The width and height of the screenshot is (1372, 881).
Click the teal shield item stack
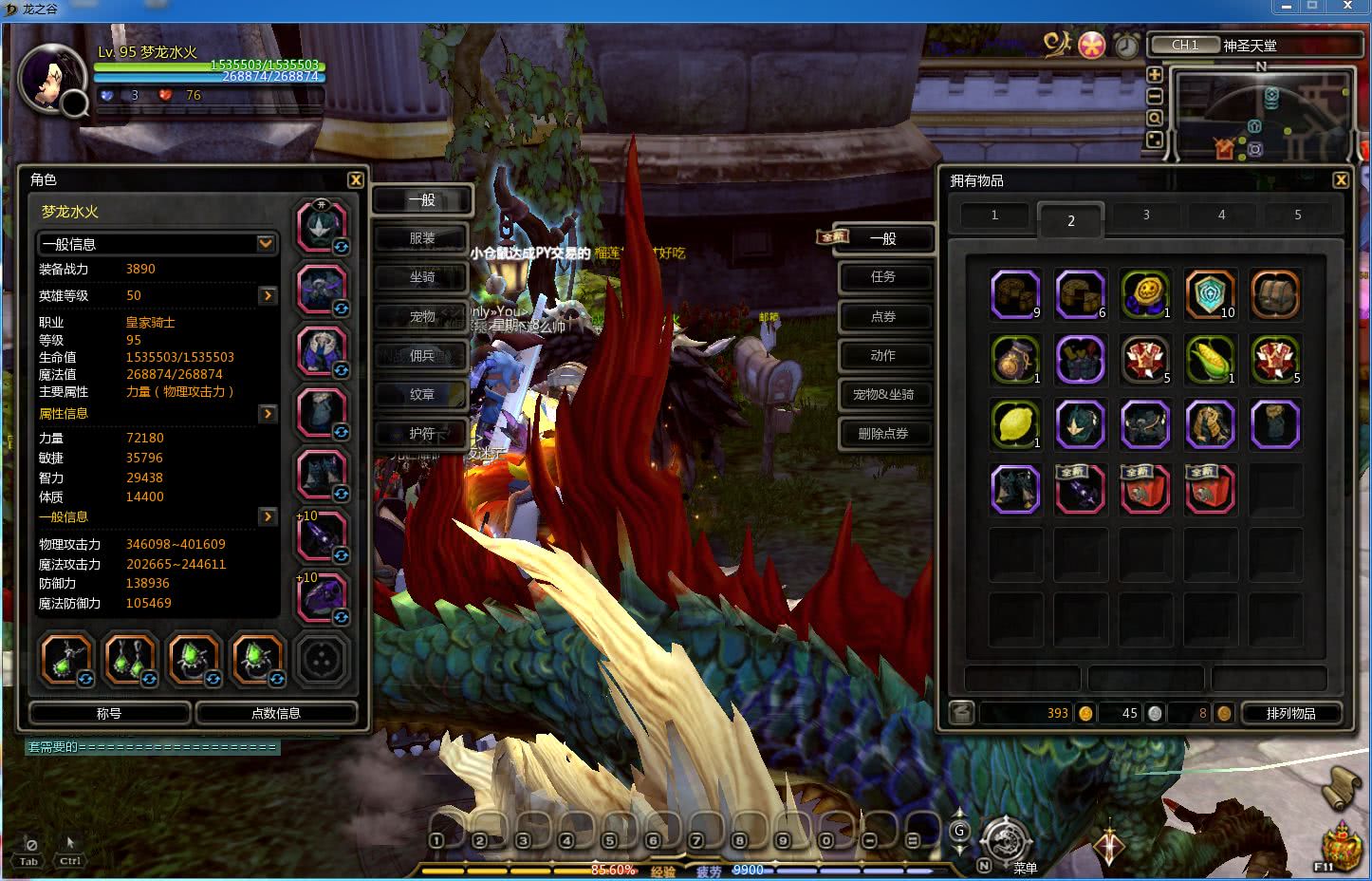[x=1210, y=293]
